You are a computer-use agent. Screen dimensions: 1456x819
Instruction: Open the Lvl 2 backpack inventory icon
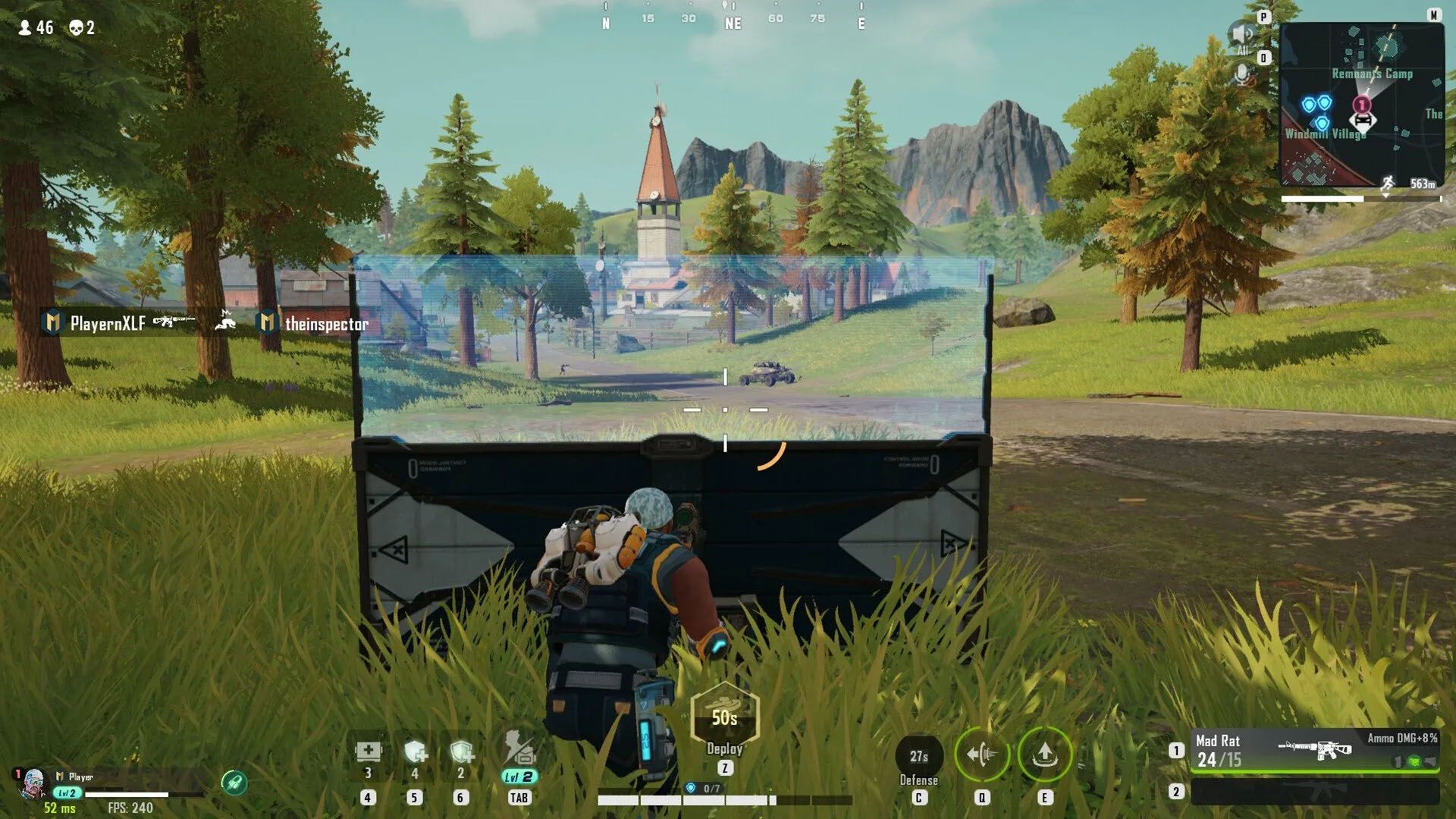(519, 752)
